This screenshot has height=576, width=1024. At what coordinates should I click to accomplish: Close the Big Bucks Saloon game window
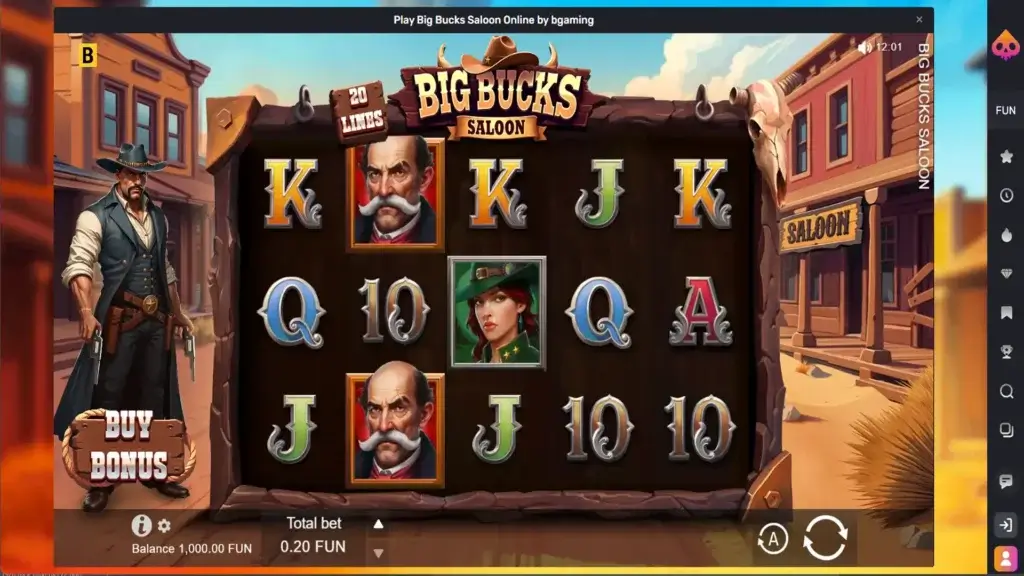[919, 19]
